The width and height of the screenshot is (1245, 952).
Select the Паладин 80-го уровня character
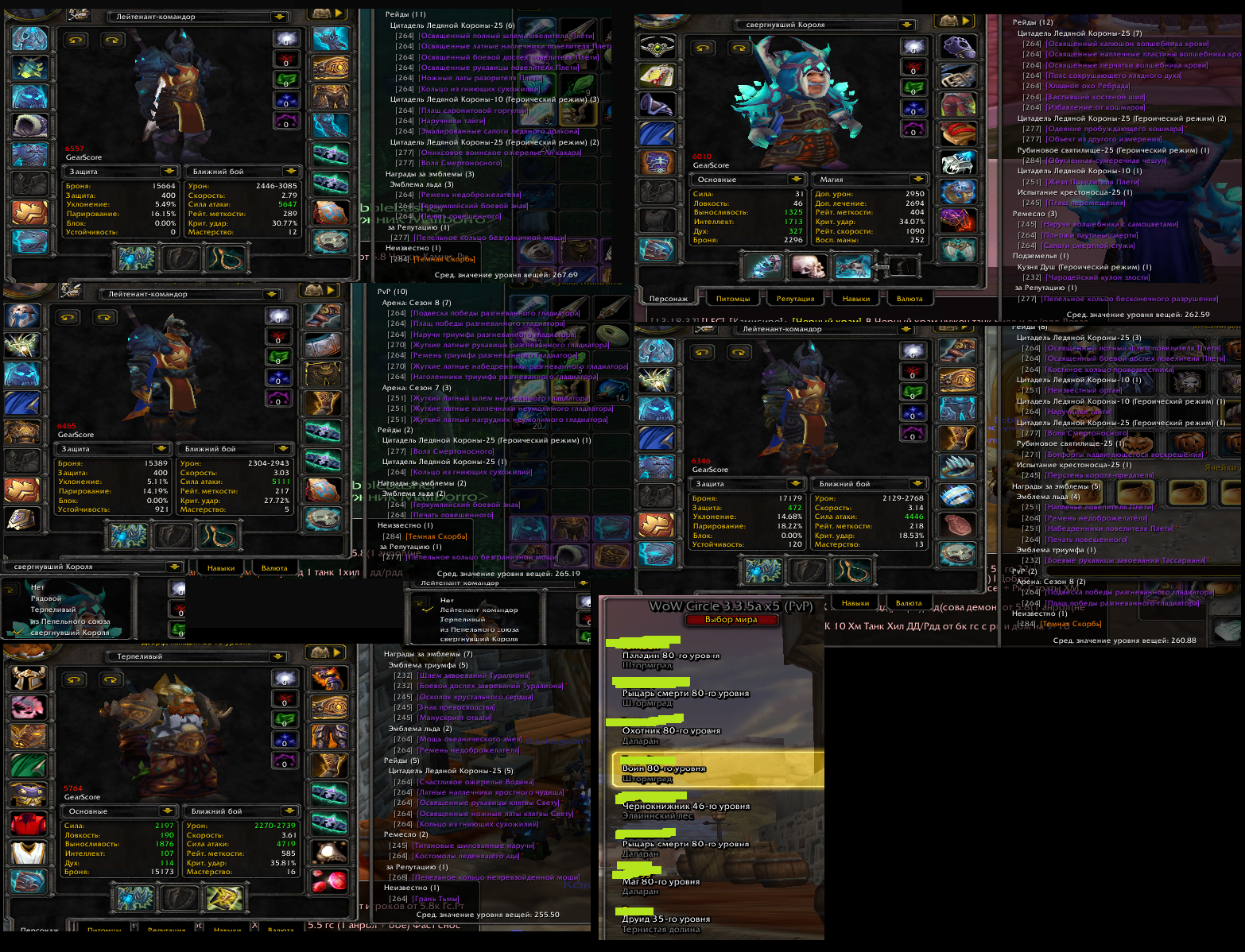670,656
